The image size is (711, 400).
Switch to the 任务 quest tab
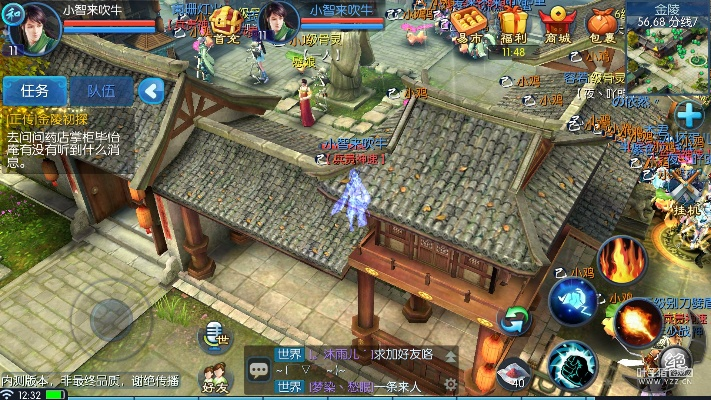pos(34,90)
